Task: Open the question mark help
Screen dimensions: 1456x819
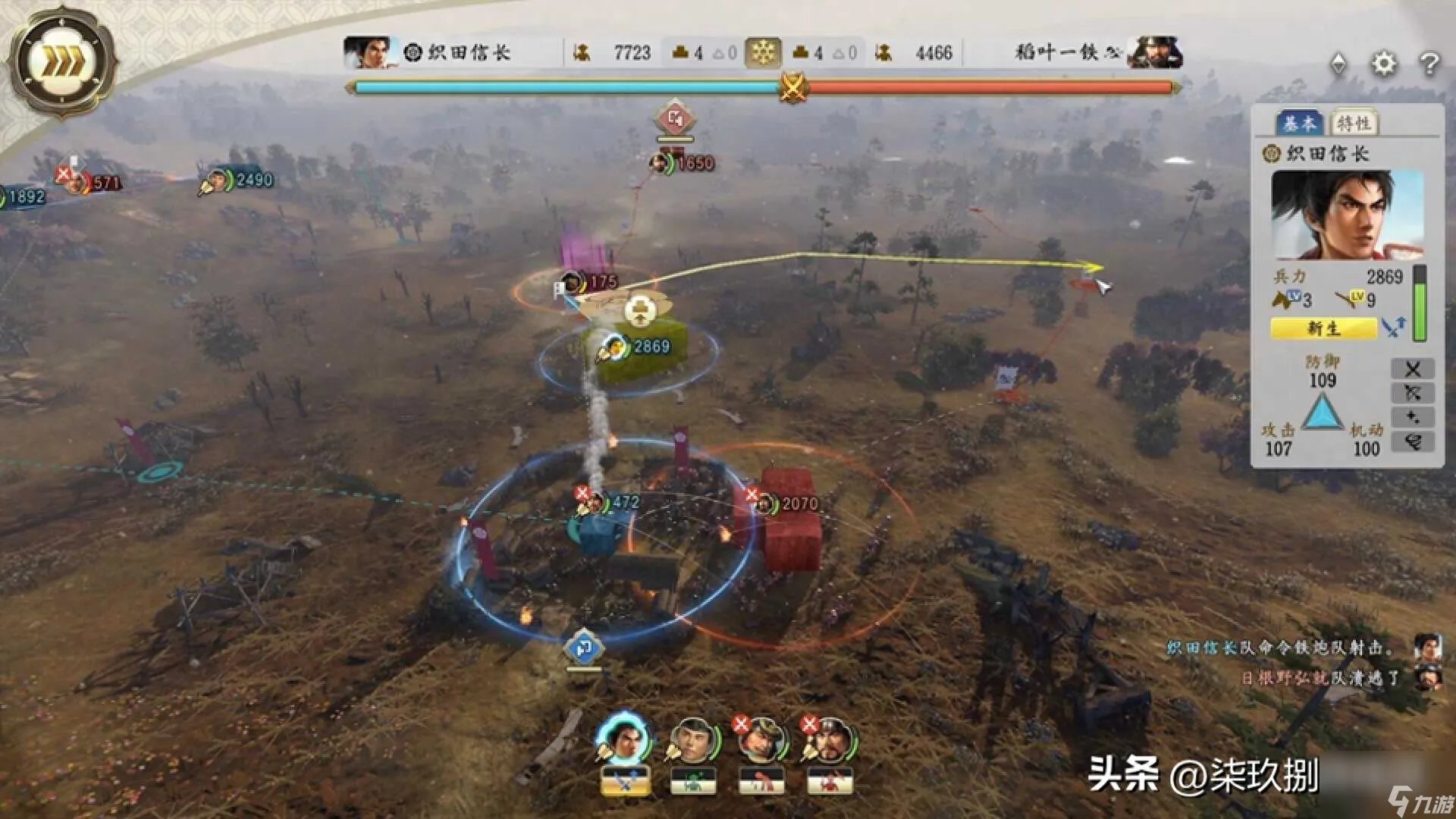Action: pos(1429,64)
